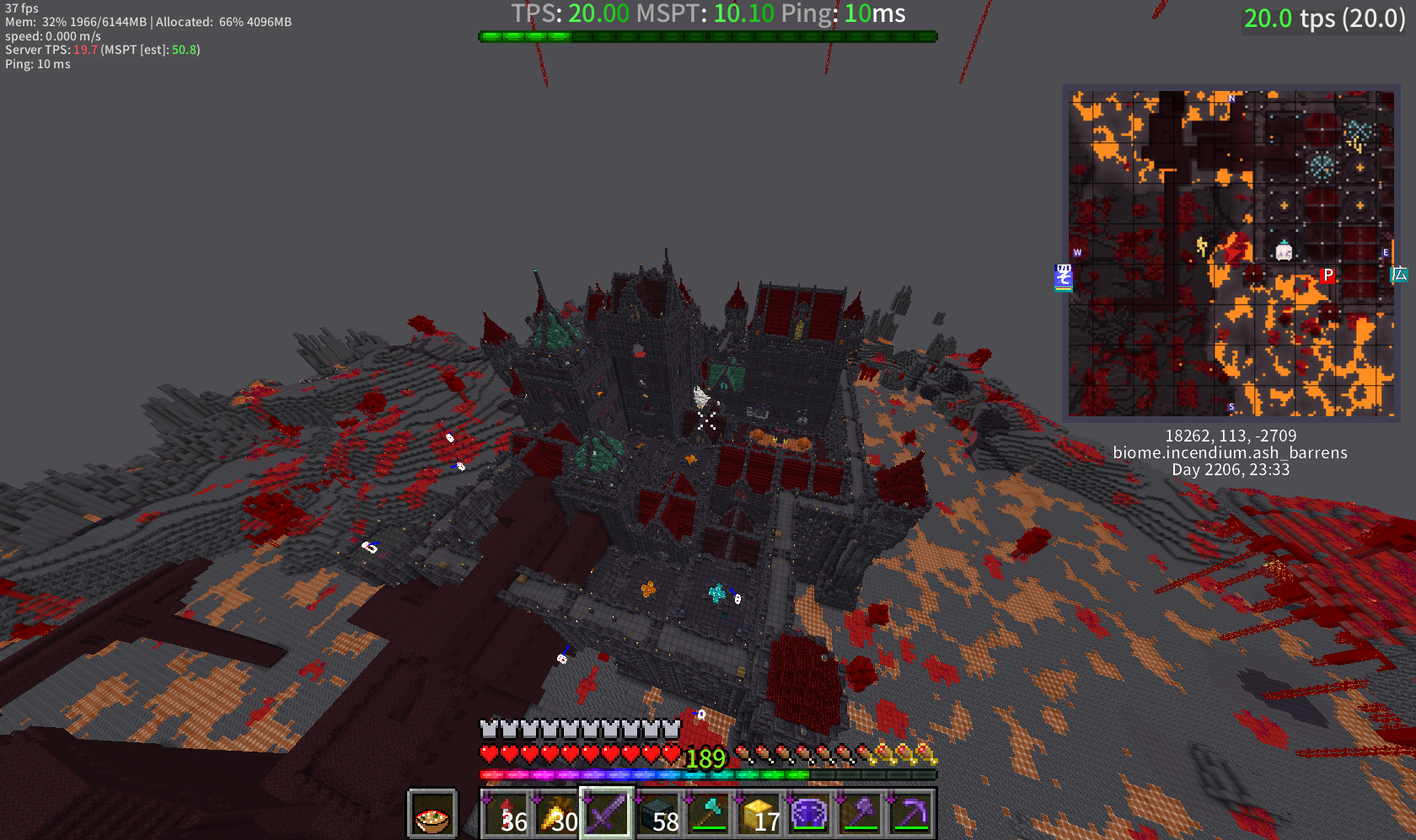Click the red player arrow on minimap

(x=1236, y=249)
